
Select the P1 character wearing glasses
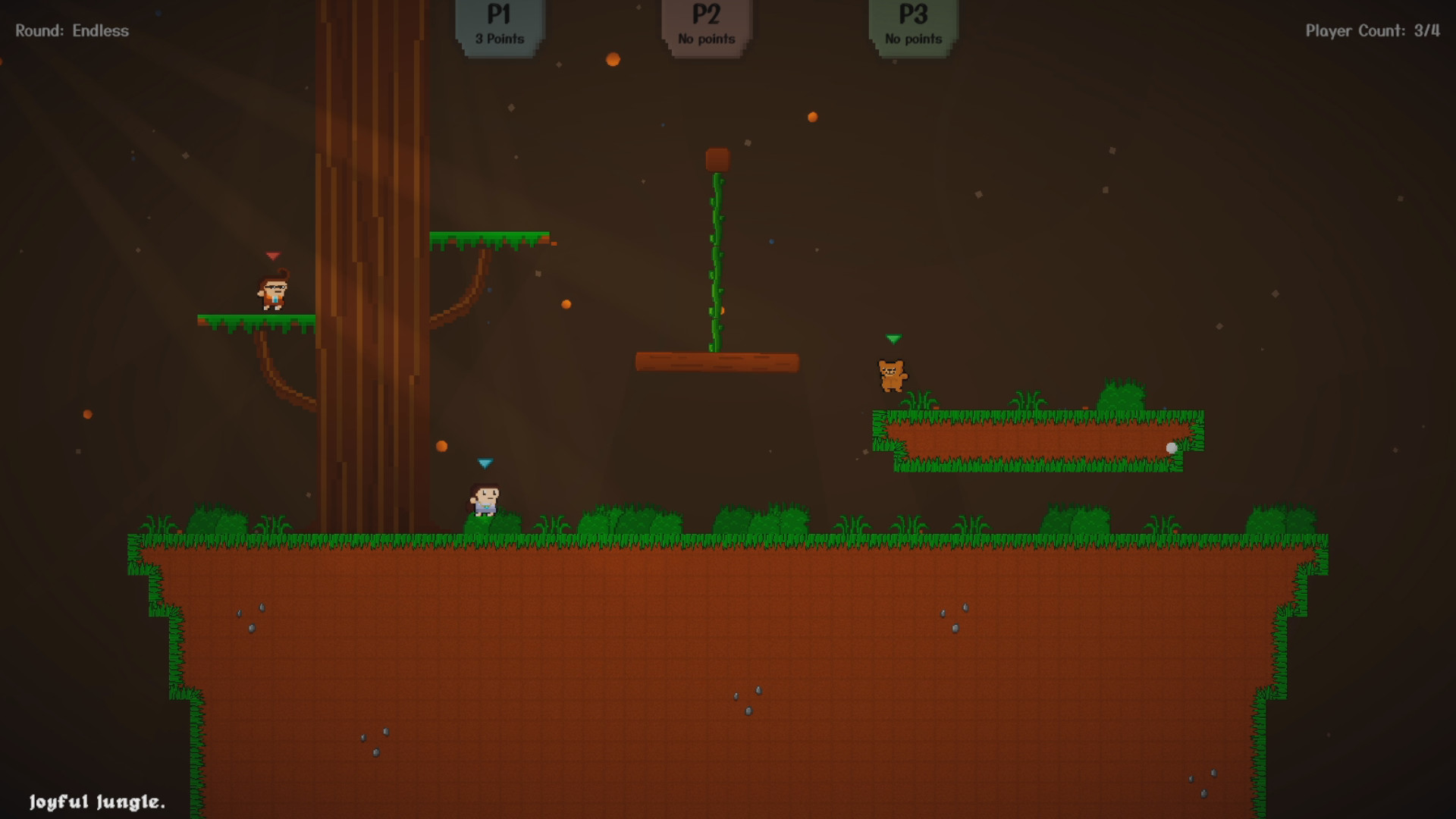[275, 290]
